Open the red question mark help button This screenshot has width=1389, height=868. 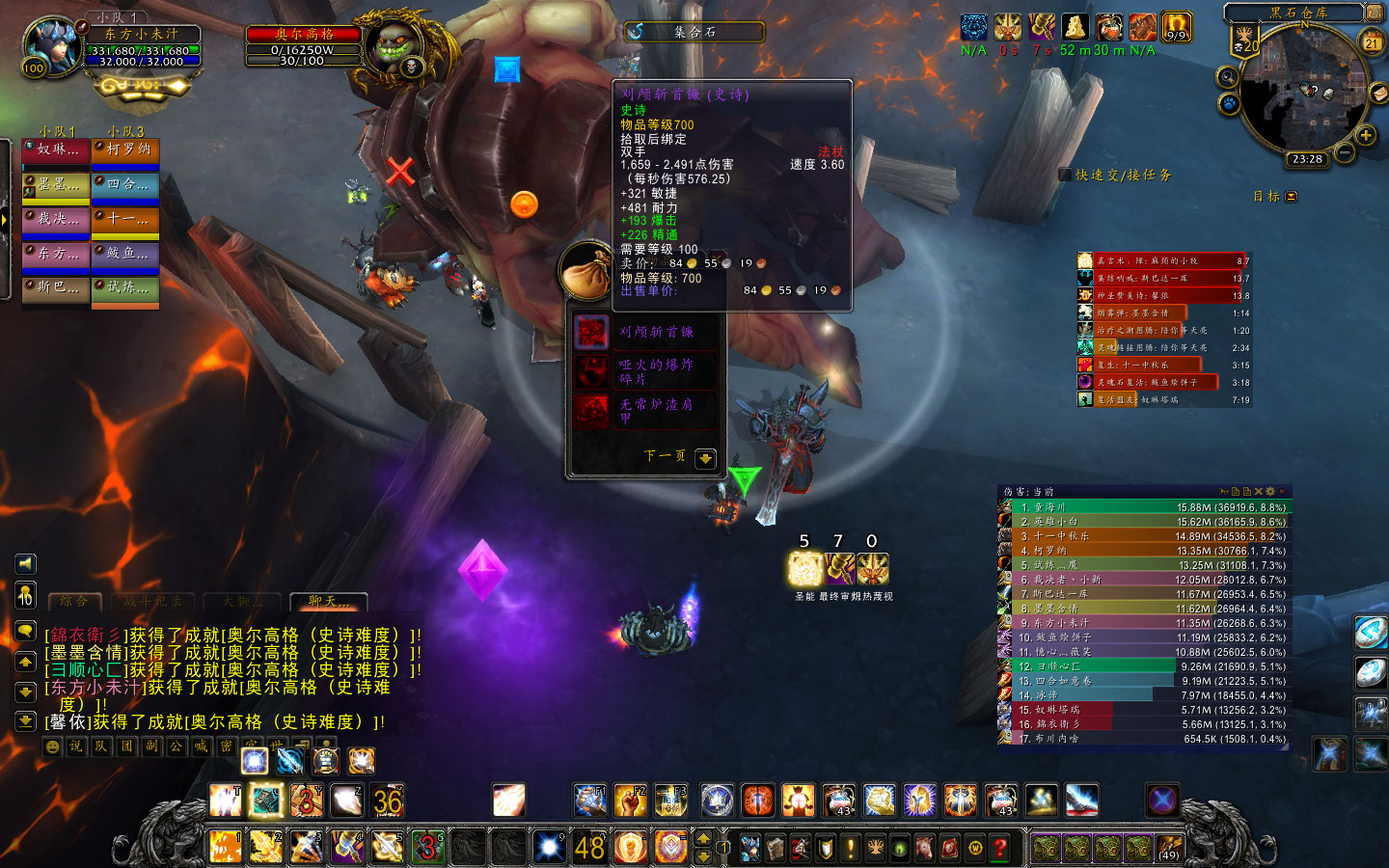coord(1000,848)
